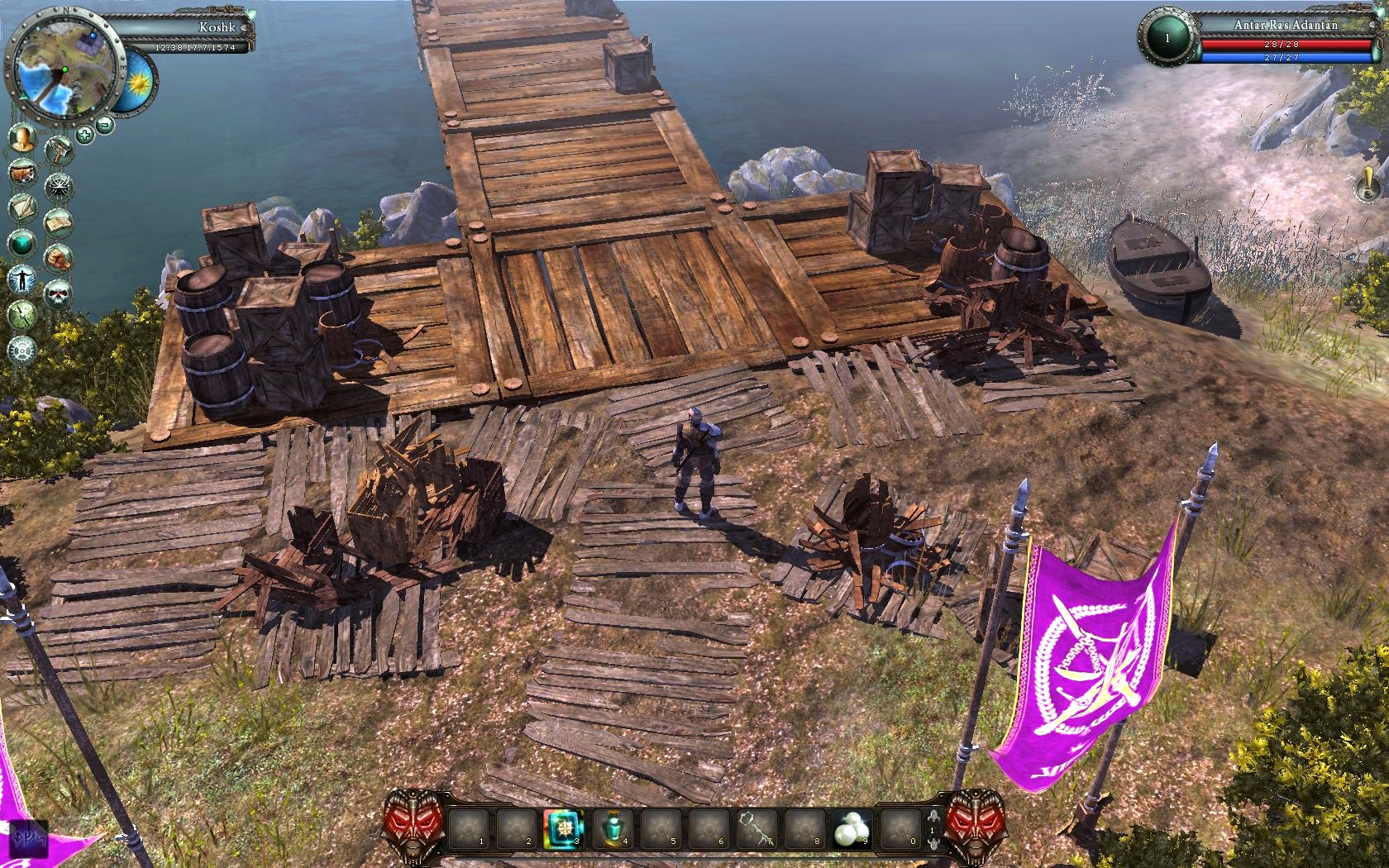Select the clenched fist icon

(60, 256)
